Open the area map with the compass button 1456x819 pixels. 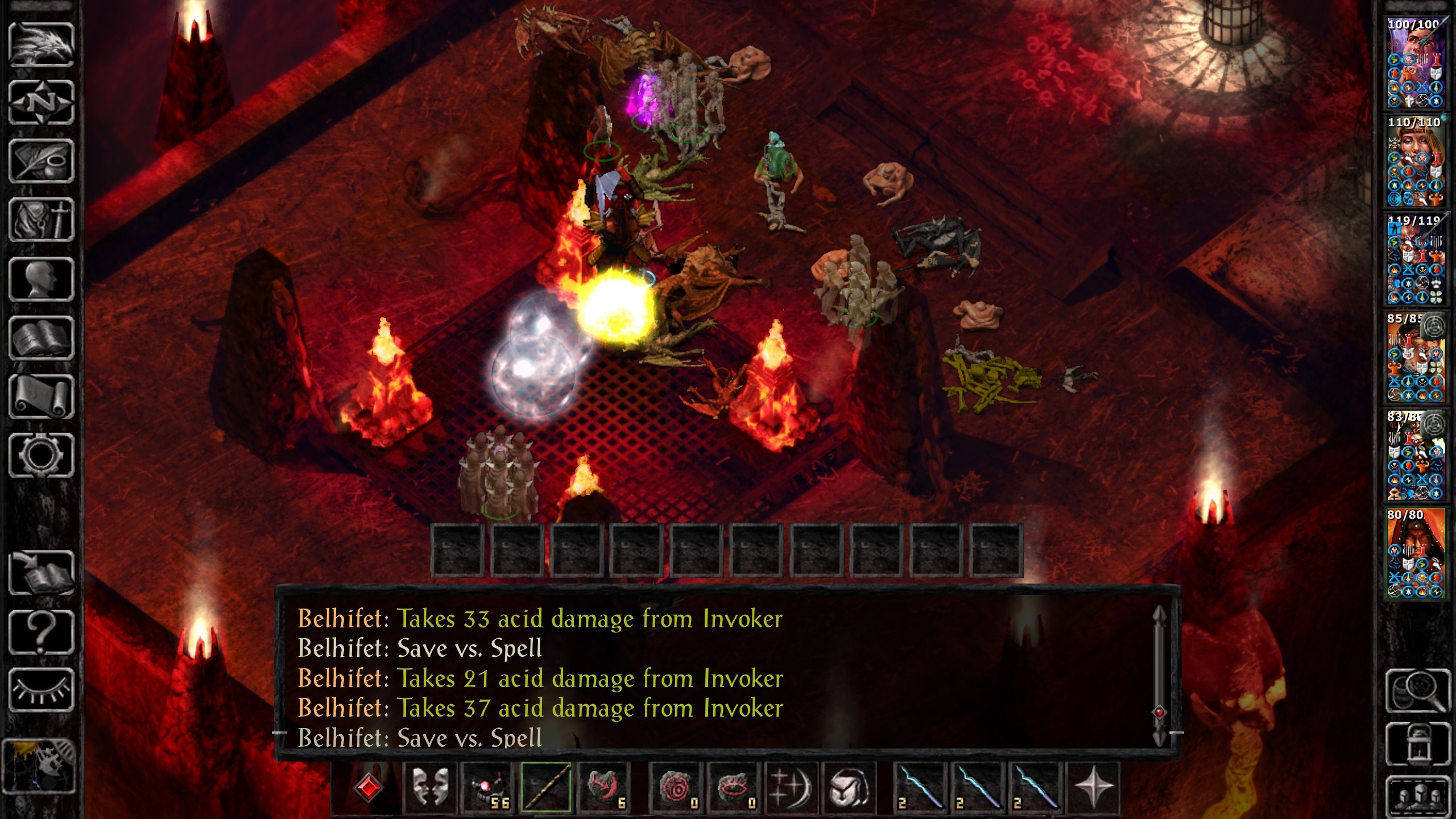[41, 103]
